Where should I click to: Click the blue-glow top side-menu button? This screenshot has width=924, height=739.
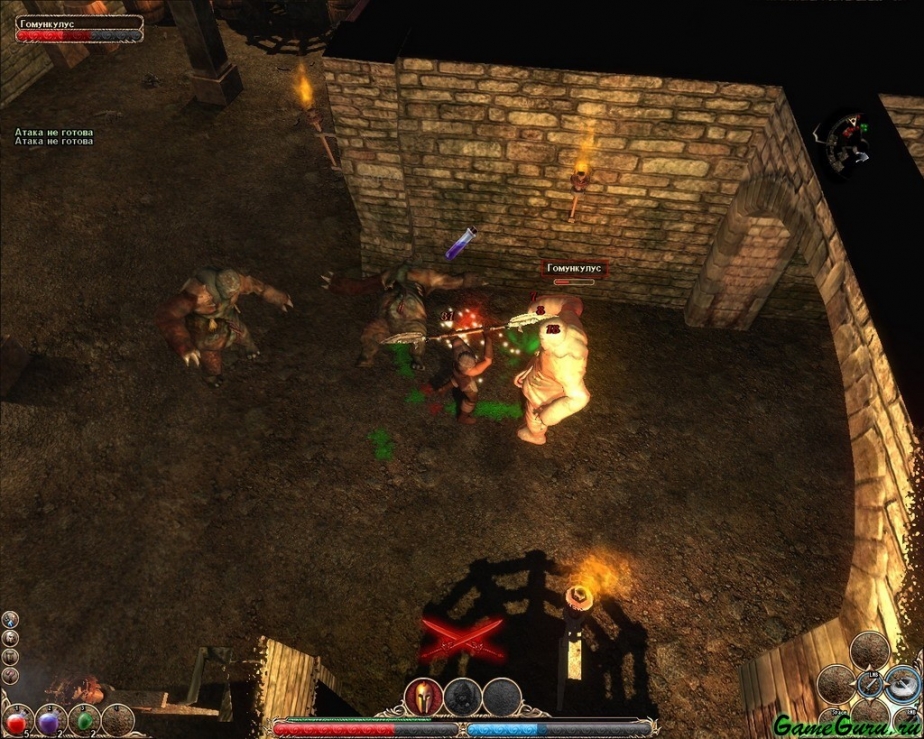pyautogui.click(x=10, y=620)
